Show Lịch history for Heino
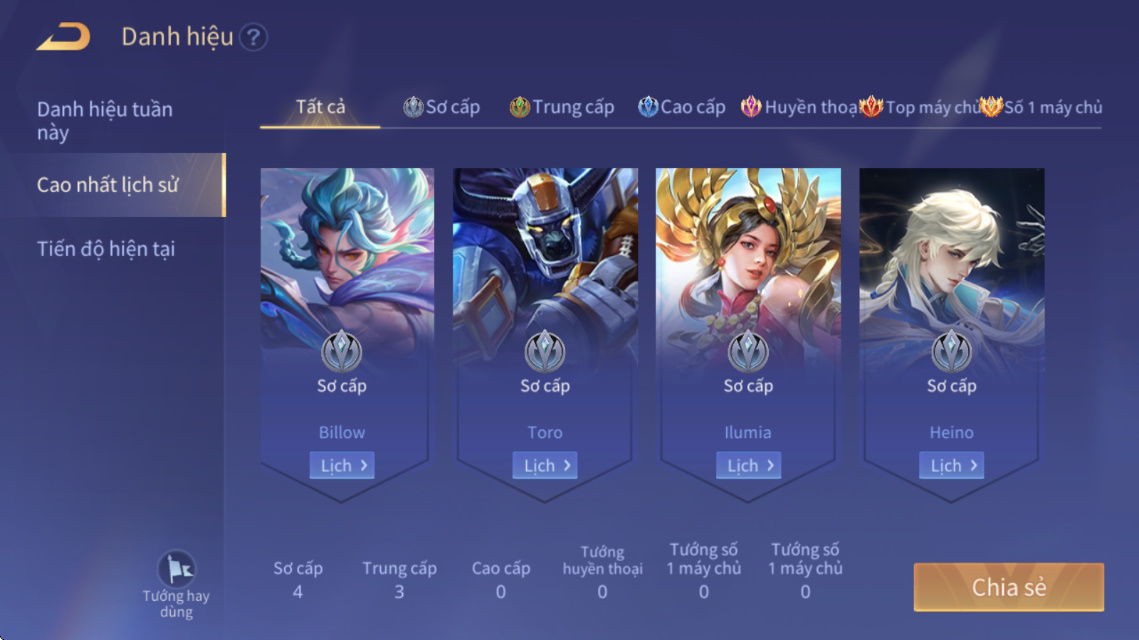The image size is (1139, 640). (x=951, y=465)
